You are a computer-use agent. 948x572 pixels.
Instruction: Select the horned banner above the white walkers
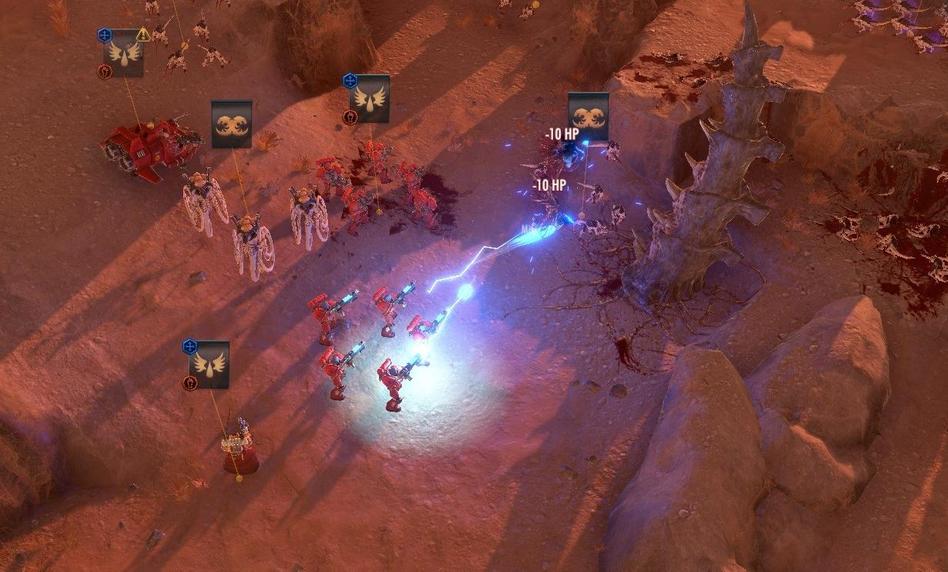coord(231,124)
